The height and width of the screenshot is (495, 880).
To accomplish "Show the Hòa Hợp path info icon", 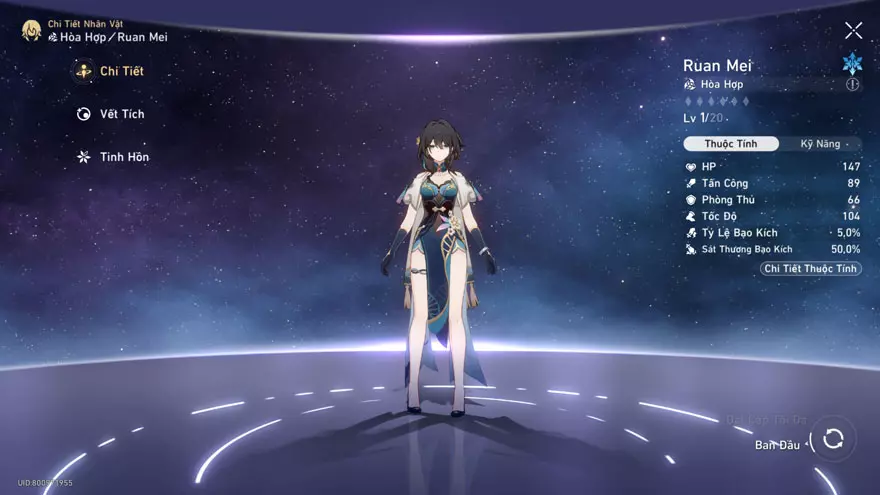I will tap(853, 85).
